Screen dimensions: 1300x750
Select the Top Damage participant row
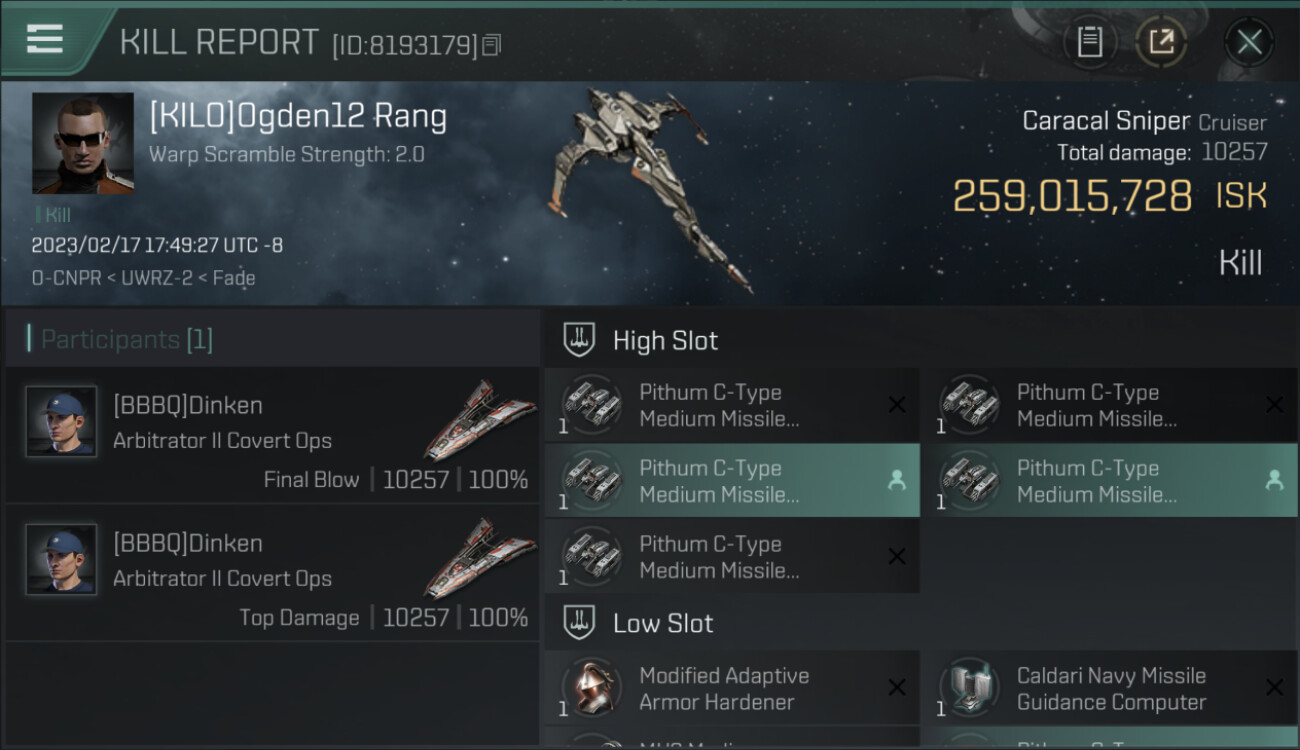point(272,574)
